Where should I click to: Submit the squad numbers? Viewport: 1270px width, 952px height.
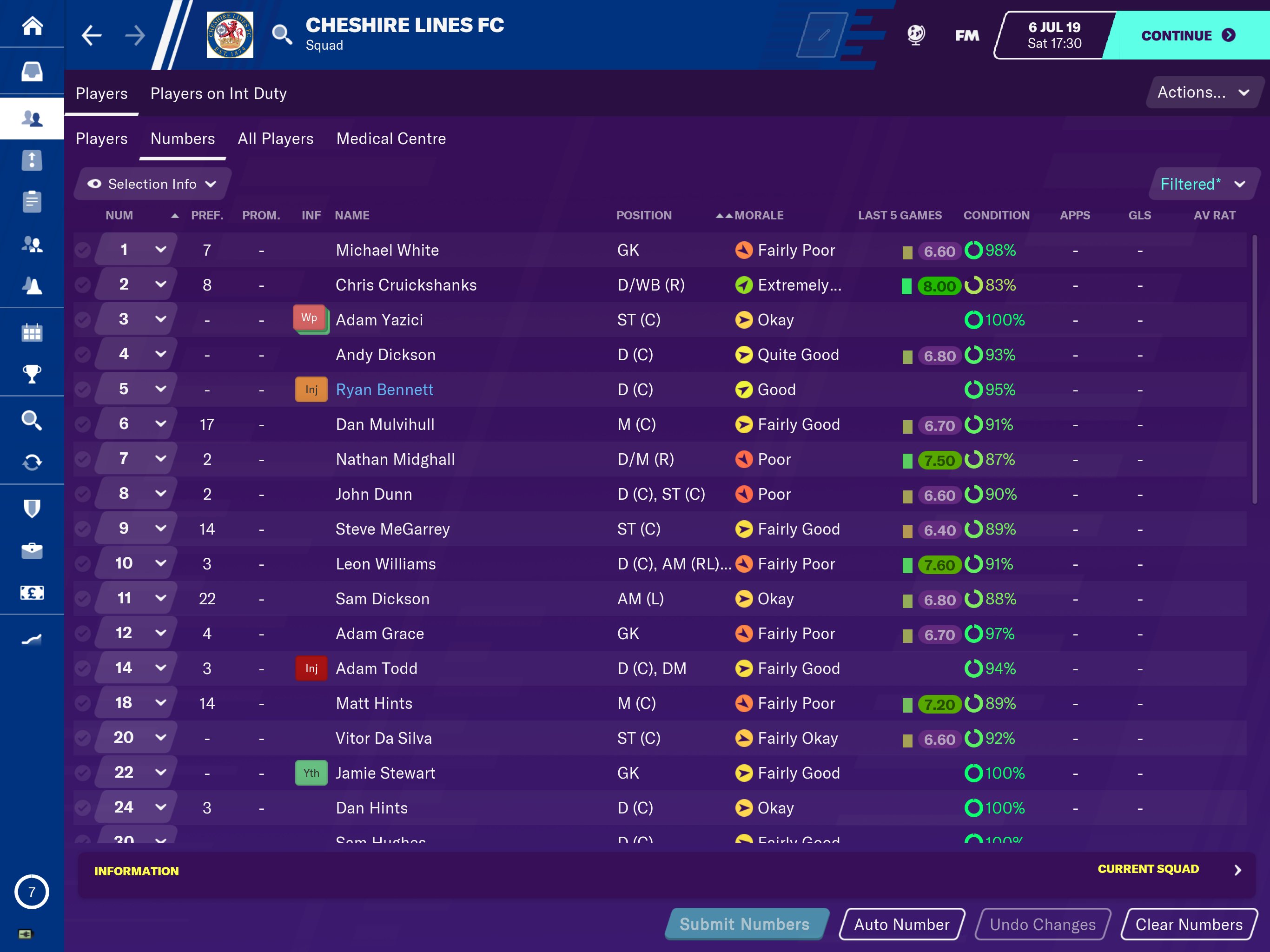745,924
